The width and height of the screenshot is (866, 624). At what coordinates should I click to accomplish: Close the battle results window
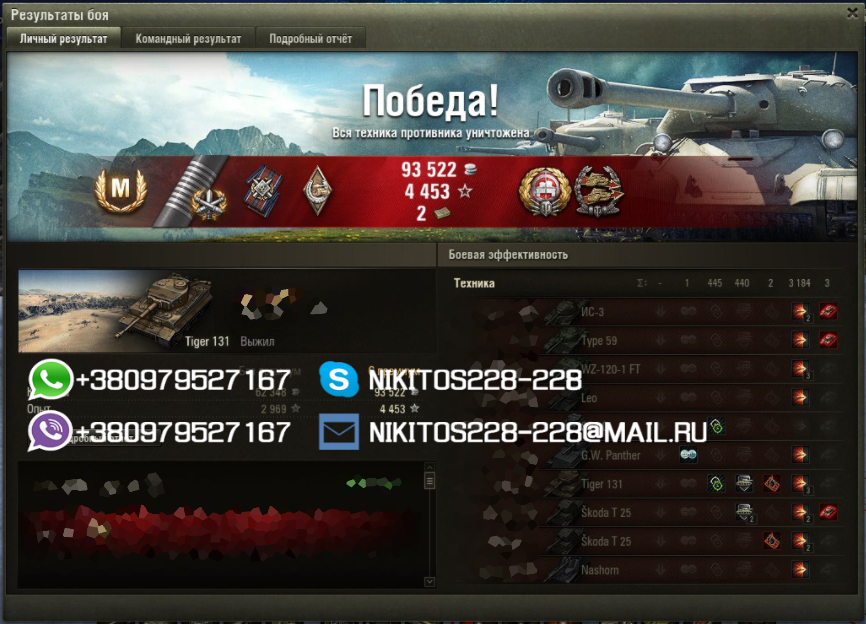click(851, 13)
